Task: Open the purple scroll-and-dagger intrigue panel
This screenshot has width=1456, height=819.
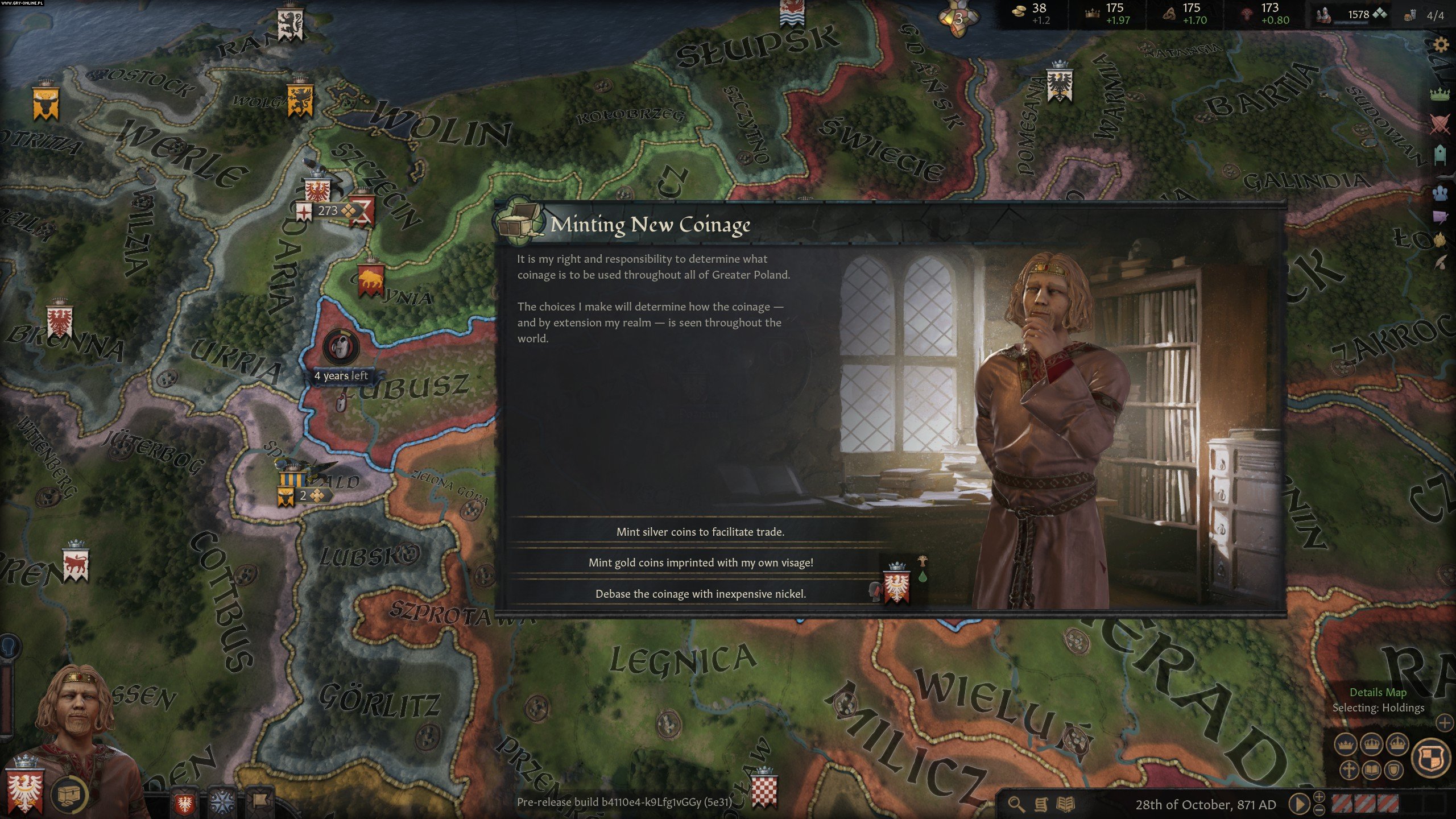Action: (x=1440, y=218)
